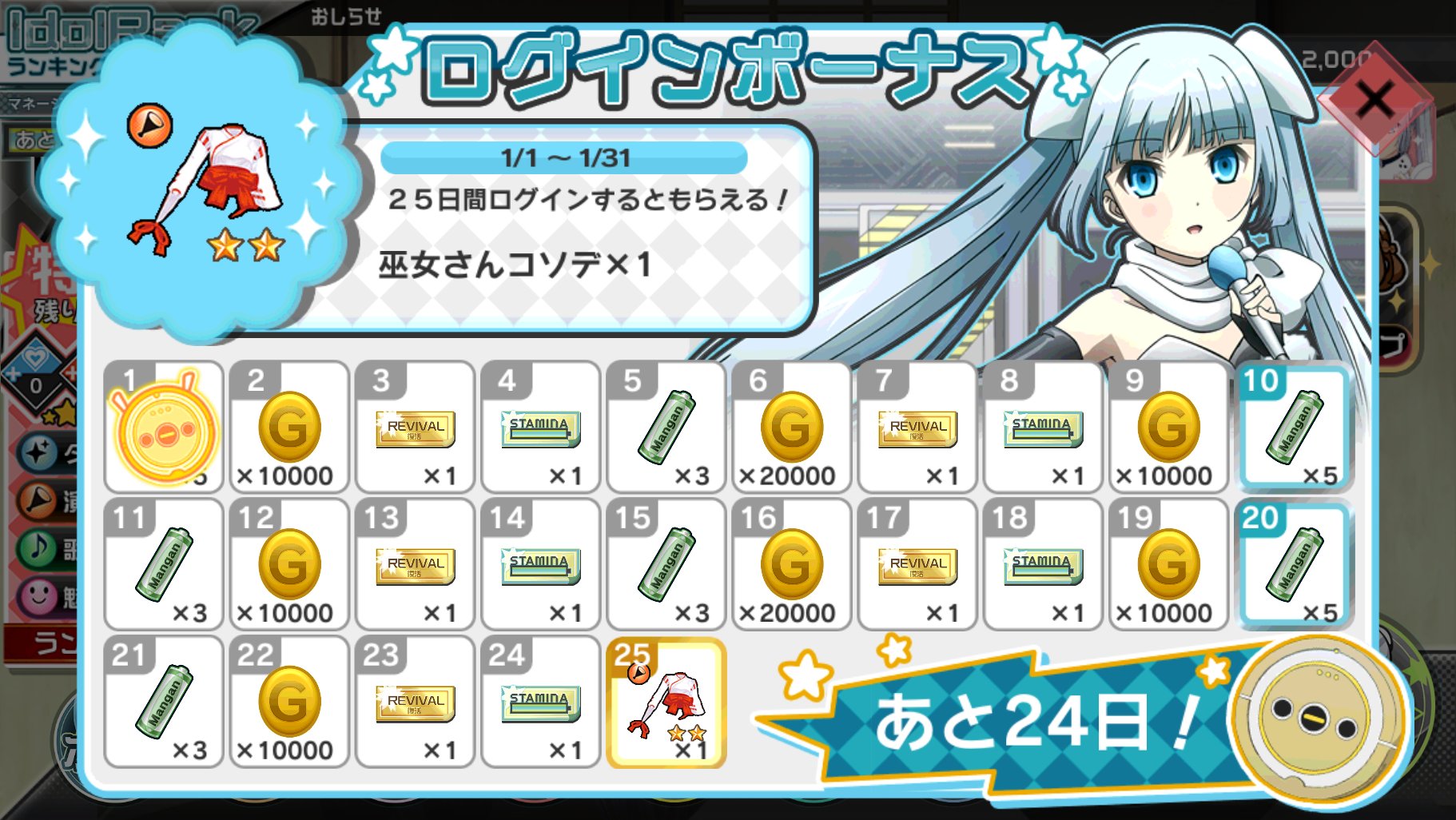
Task: Select day 4 Stamina ticket reward
Action: (540, 427)
